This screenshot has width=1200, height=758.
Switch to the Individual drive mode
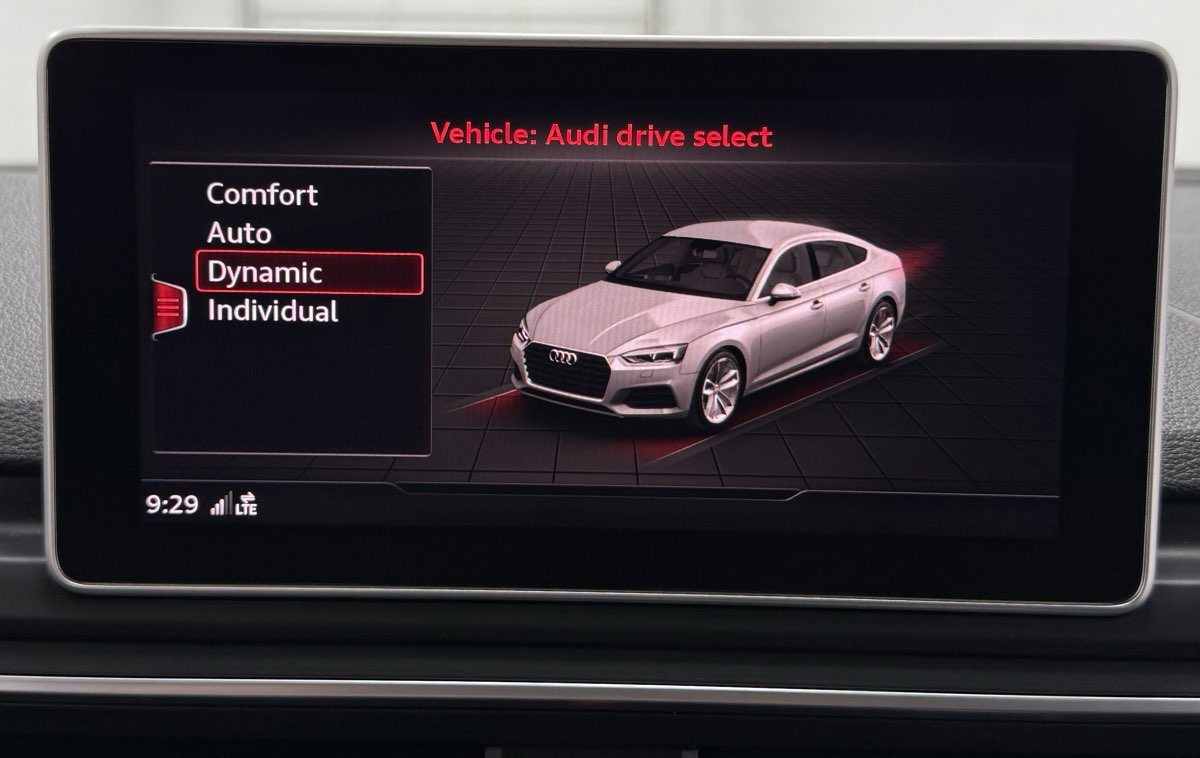[x=272, y=311]
